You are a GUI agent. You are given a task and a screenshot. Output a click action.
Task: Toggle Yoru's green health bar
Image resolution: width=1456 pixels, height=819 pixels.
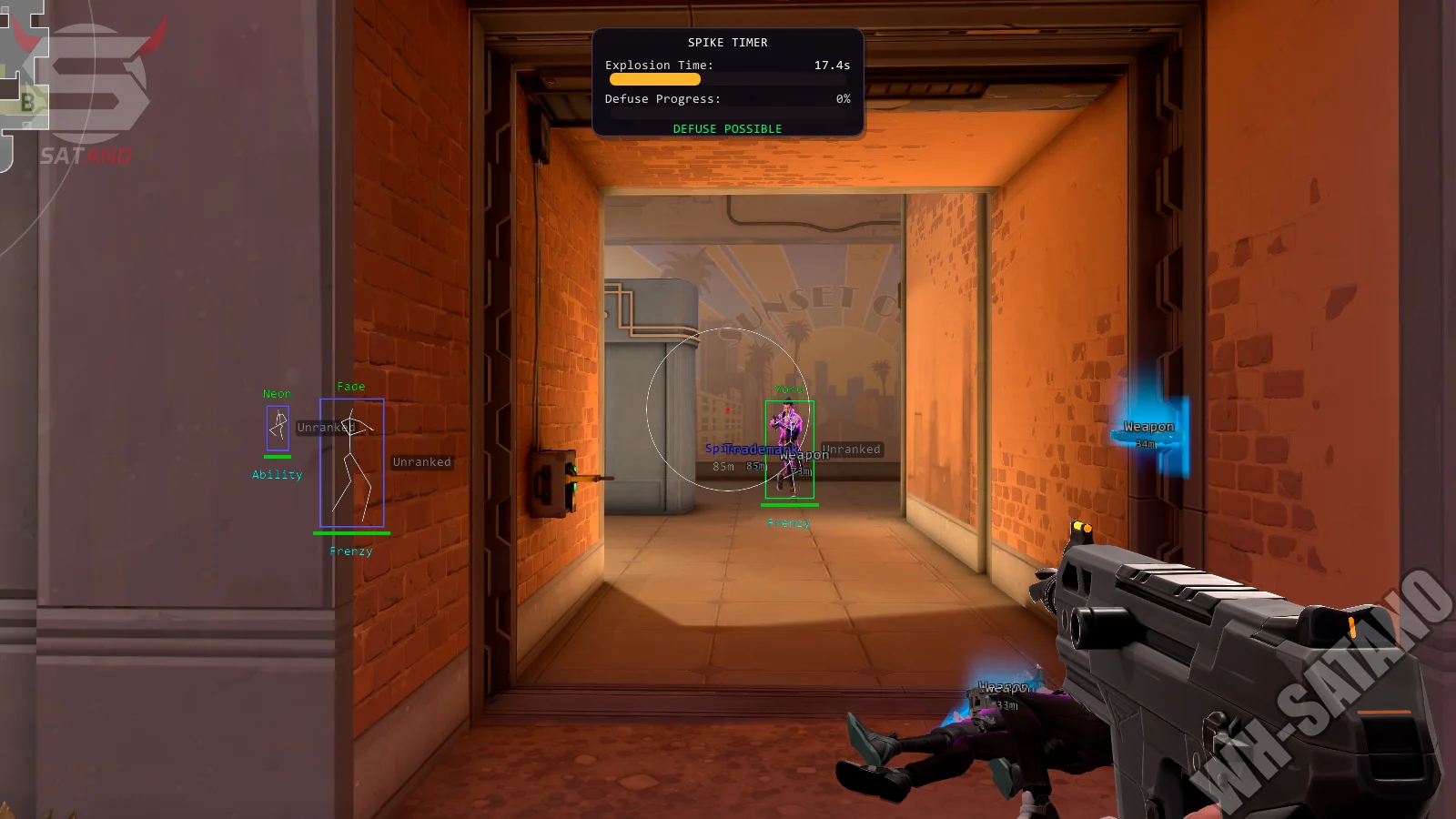[790, 505]
